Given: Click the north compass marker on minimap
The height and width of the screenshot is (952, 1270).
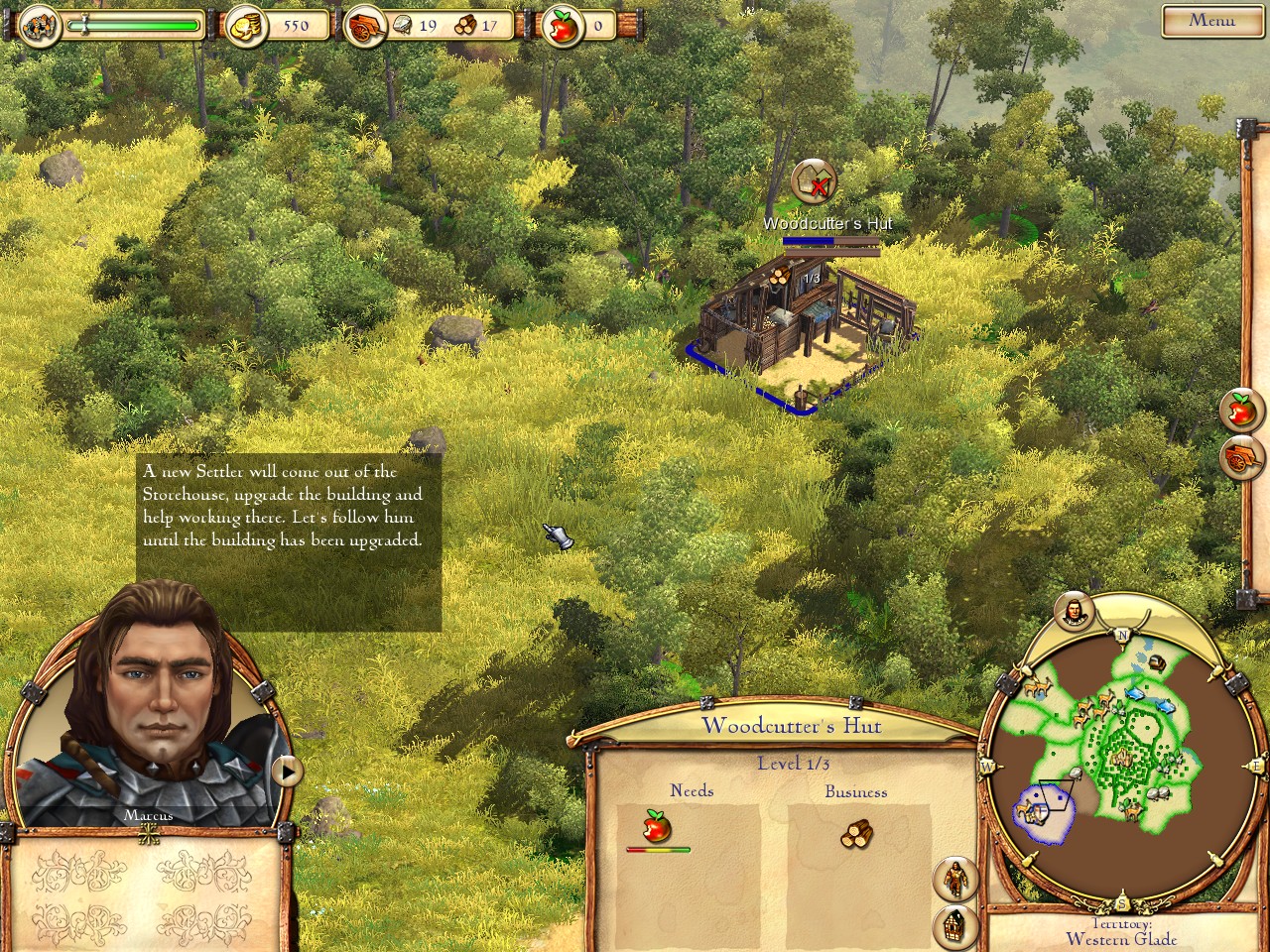Looking at the screenshot, I should pyautogui.click(x=1122, y=635).
